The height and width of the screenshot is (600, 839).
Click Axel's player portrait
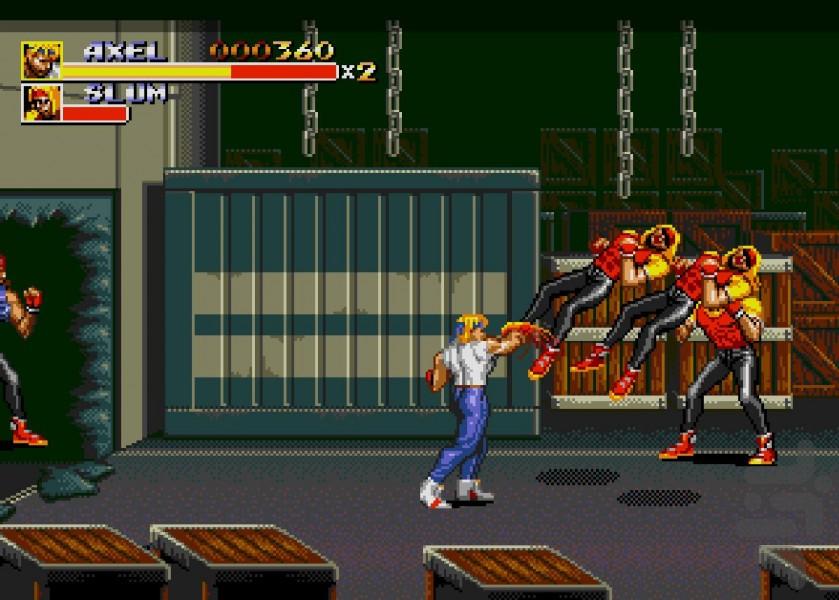point(41,60)
